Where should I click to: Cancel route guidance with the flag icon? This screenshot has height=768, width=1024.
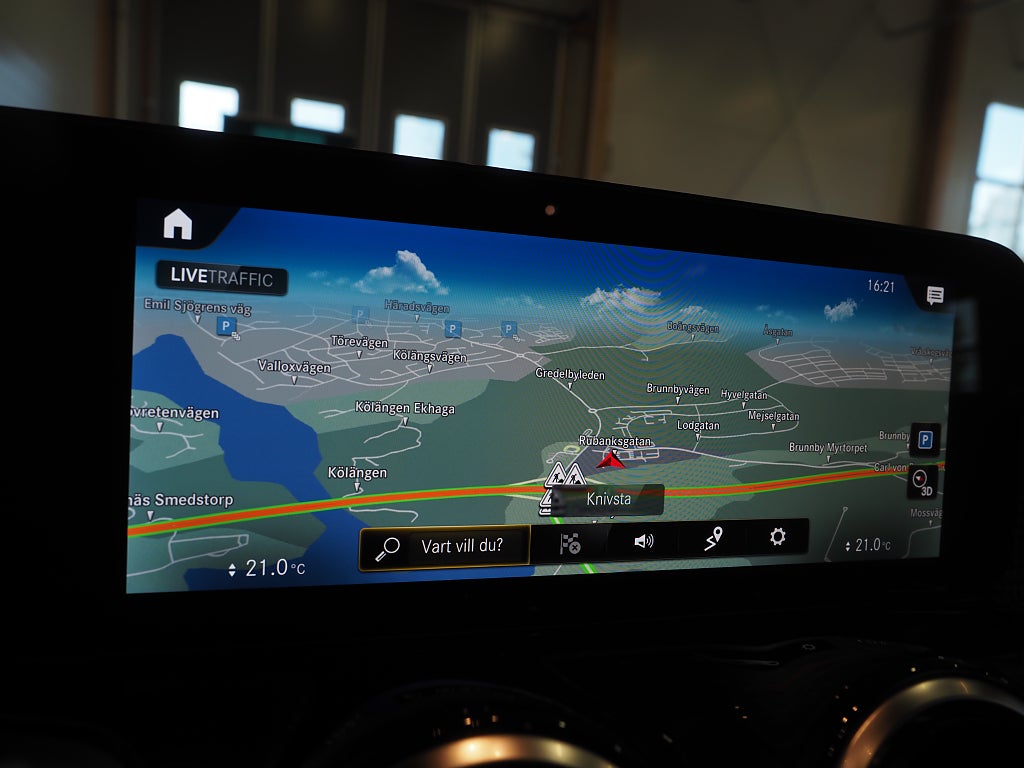coord(570,543)
